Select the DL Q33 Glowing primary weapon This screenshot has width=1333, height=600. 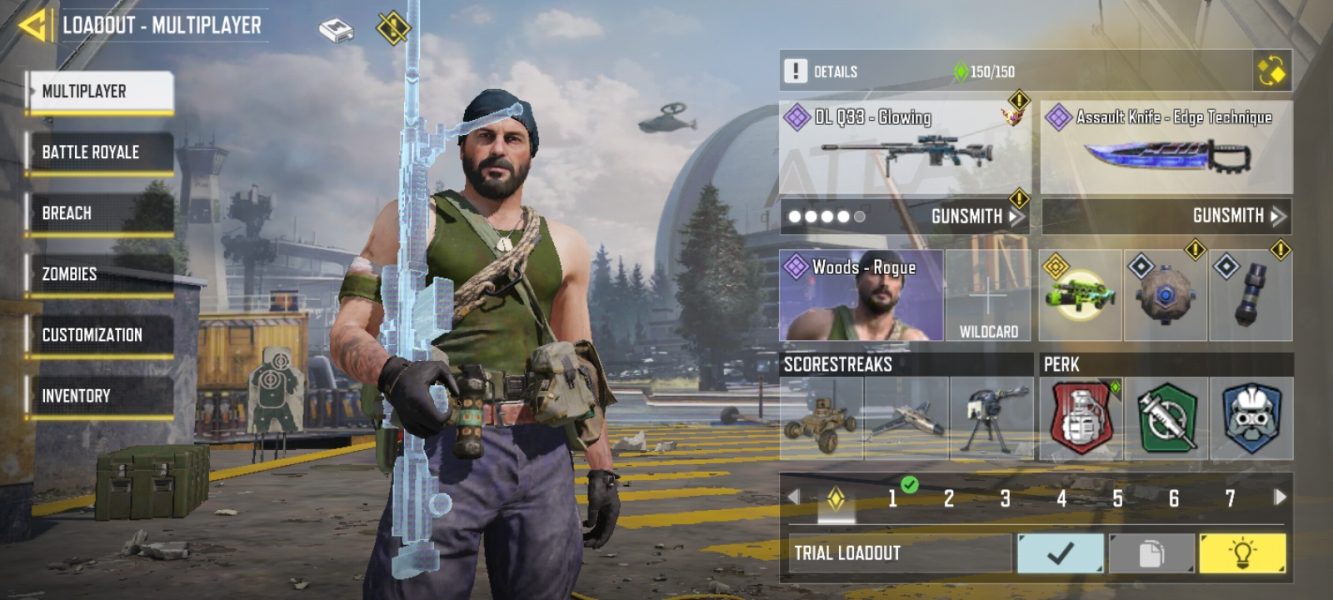[905, 148]
